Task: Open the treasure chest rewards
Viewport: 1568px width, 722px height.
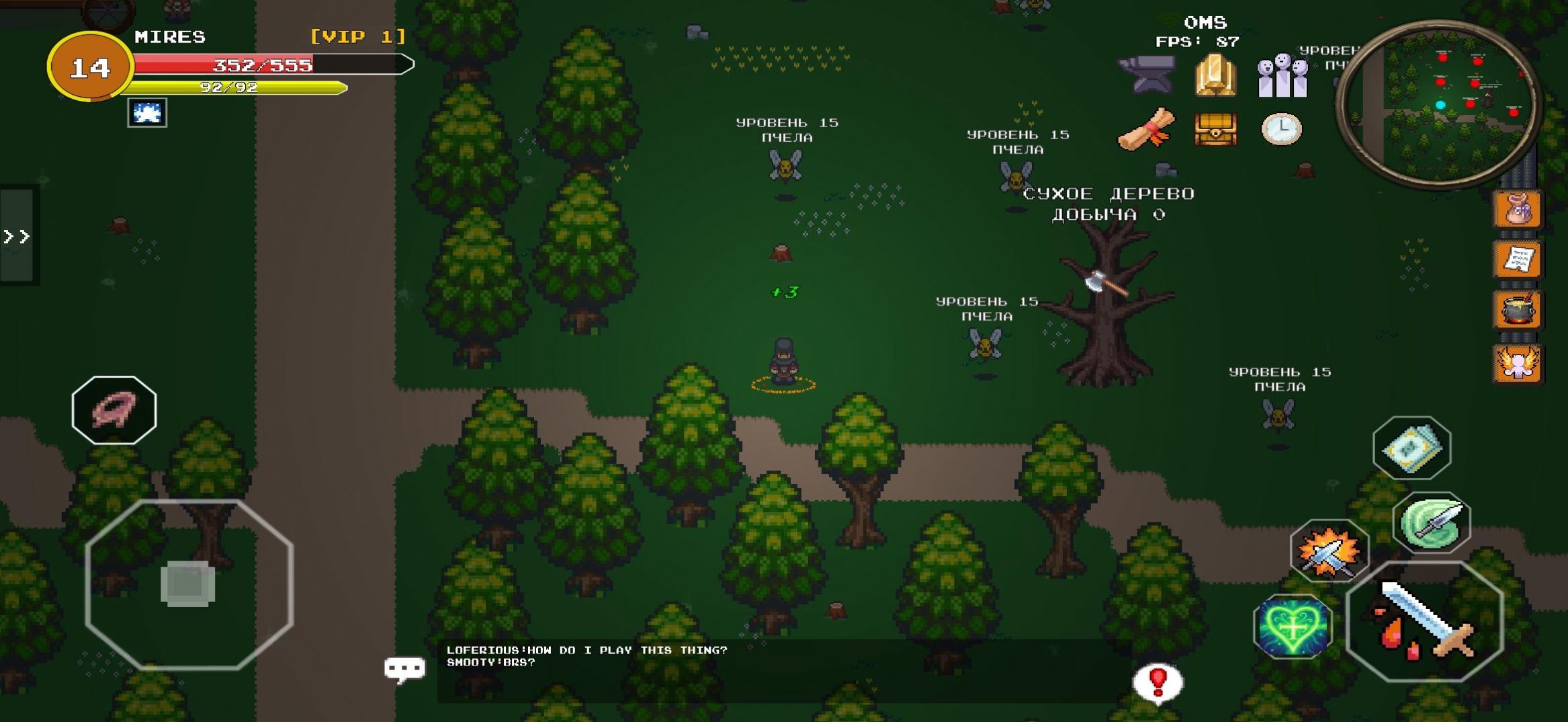Action: tap(1215, 128)
